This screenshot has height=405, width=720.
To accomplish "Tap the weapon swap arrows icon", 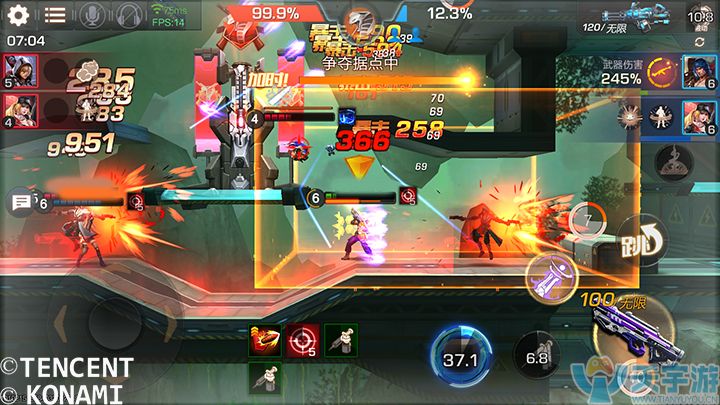I will [699, 41].
